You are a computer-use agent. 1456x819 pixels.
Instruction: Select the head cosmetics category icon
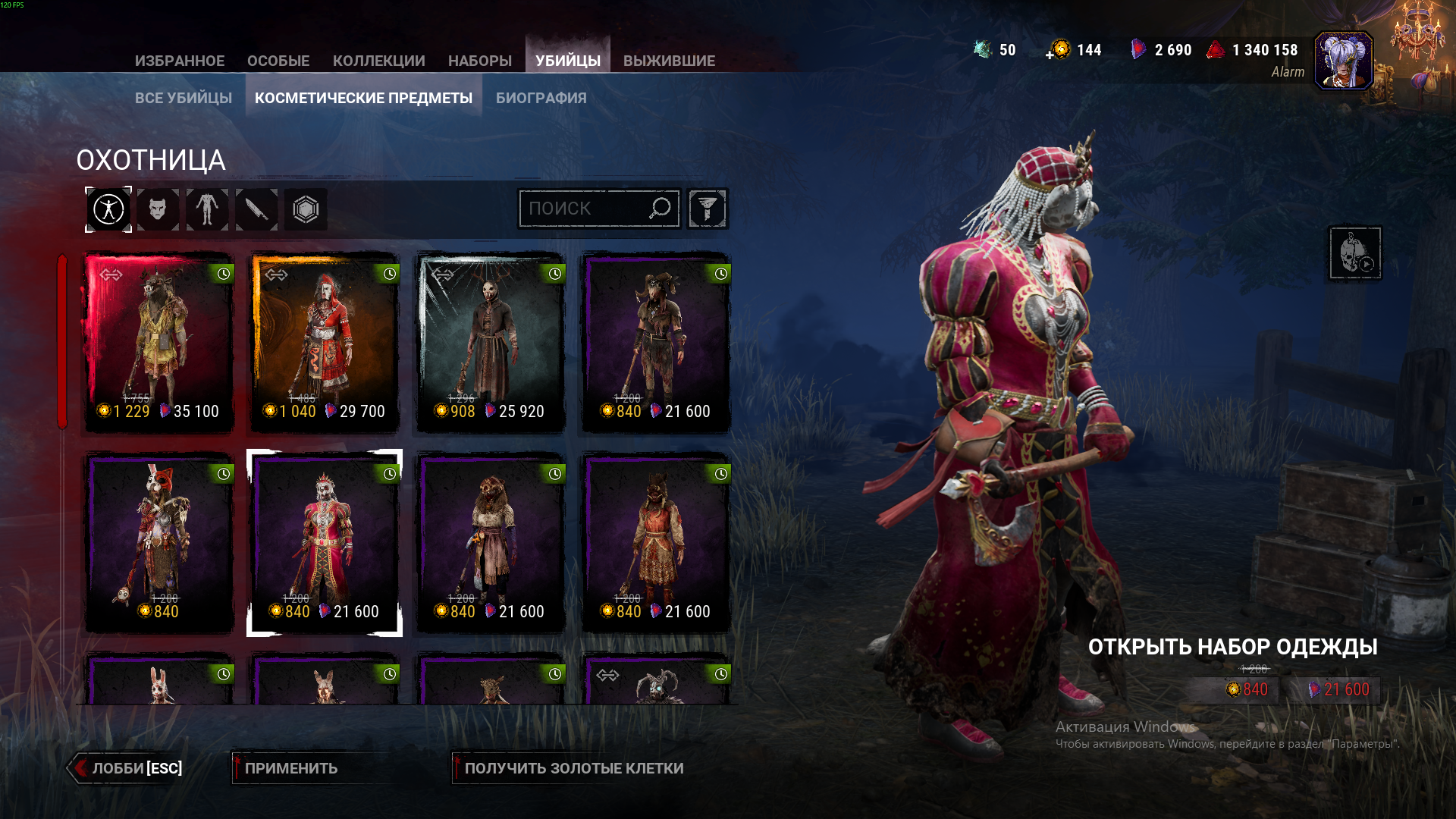point(158,209)
